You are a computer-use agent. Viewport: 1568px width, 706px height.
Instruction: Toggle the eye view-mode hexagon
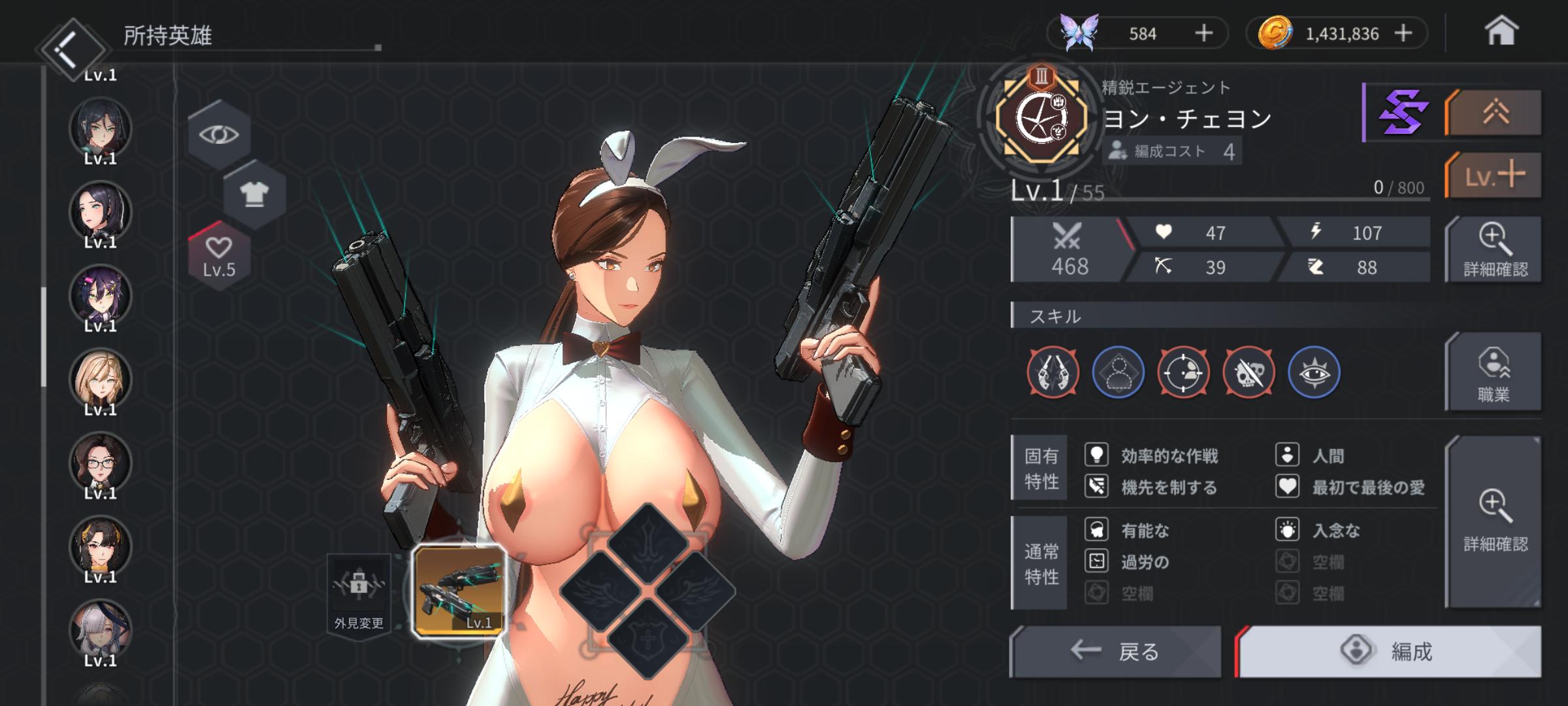[x=220, y=135]
